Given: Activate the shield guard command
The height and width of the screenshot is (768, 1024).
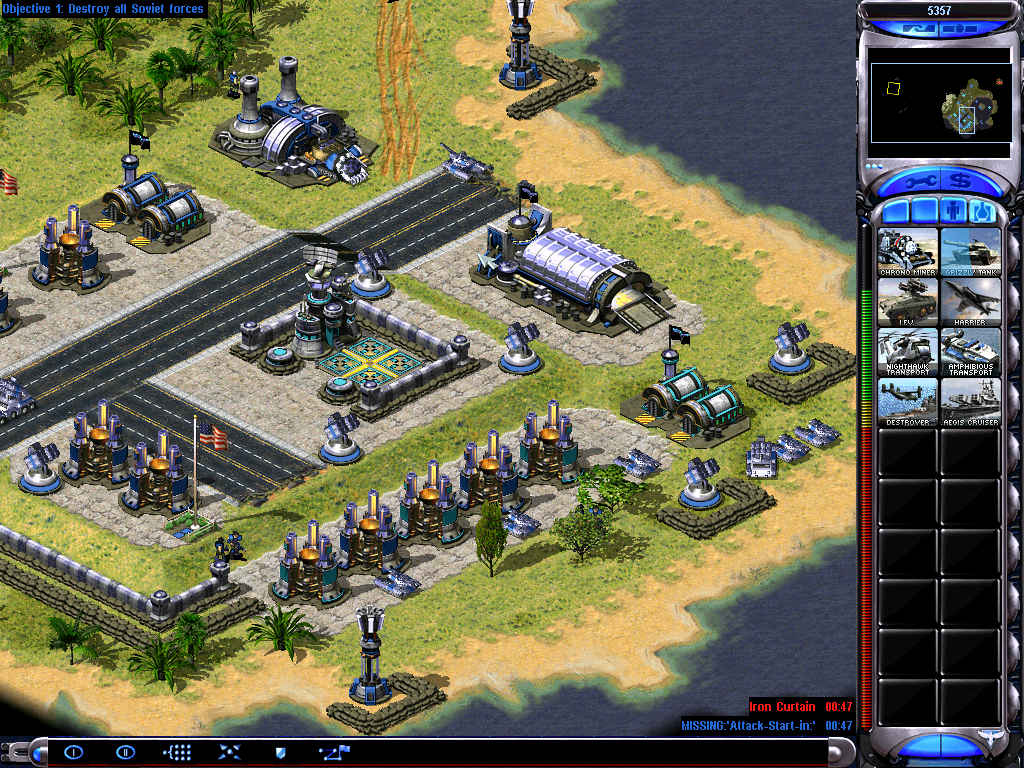Looking at the screenshot, I should [x=281, y=752].
